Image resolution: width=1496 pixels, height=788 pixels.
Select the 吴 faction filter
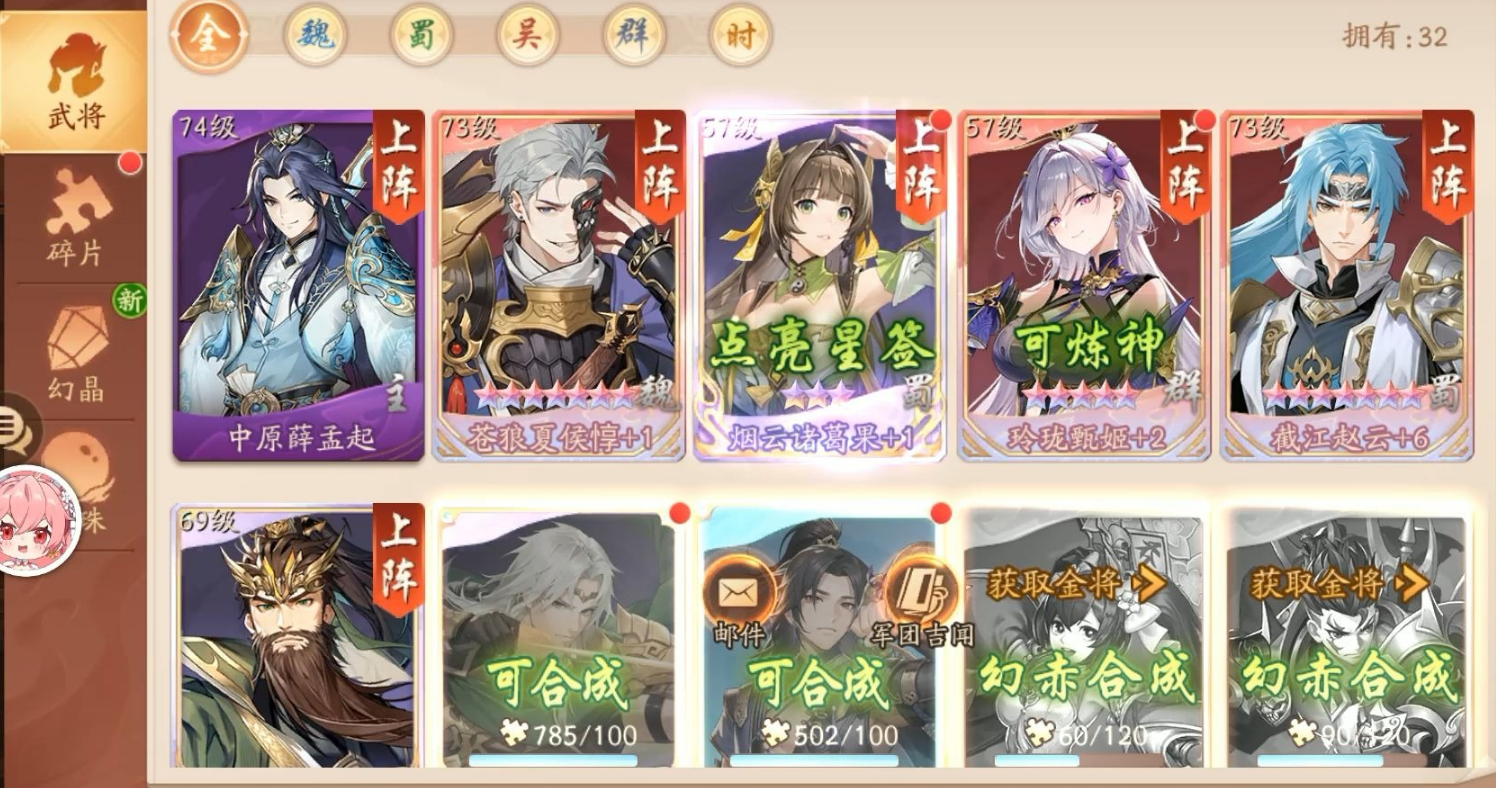pyautogui.click(x=527, y=35)
